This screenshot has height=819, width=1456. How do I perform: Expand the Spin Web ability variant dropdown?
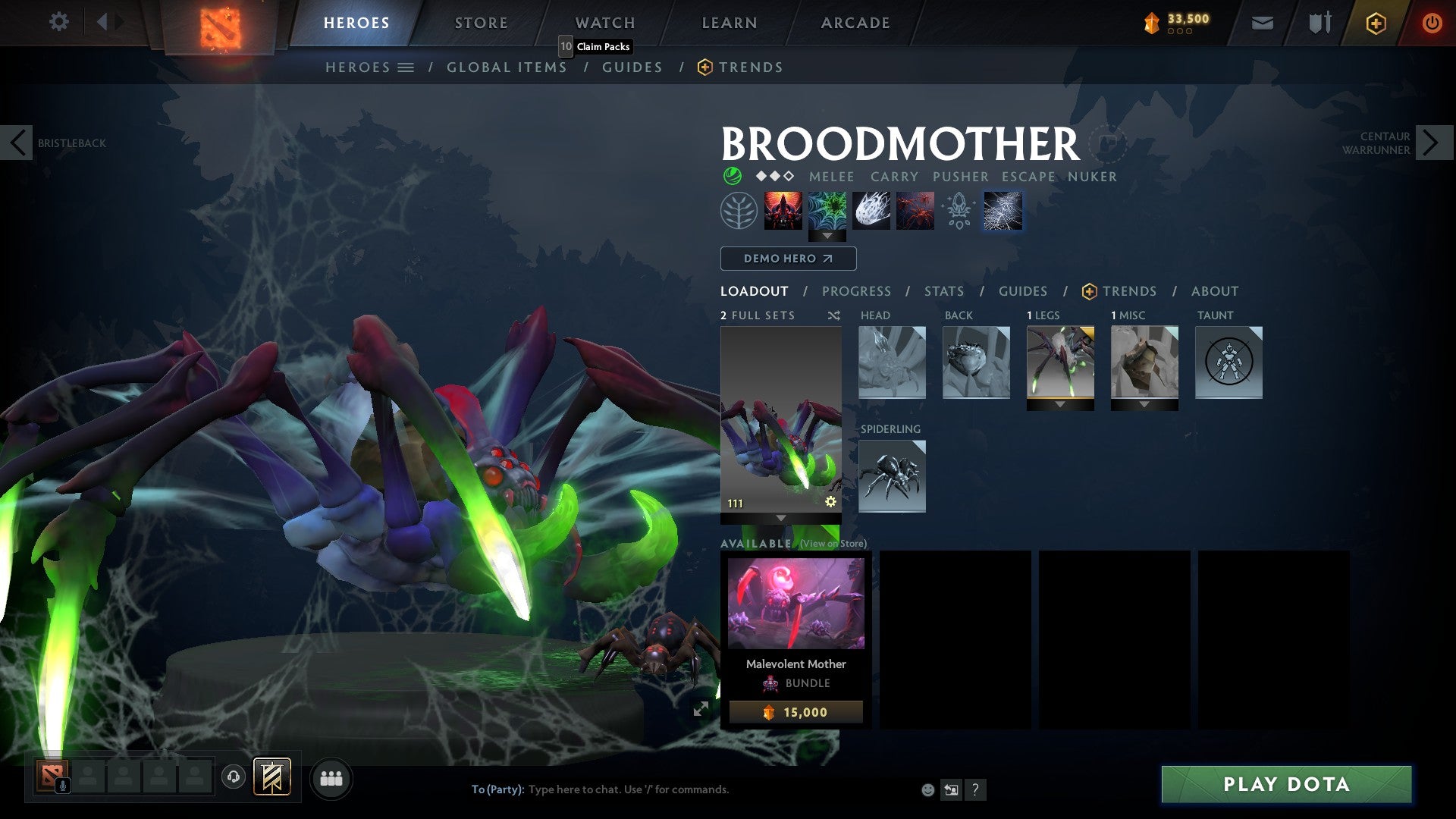click(827, 236)
